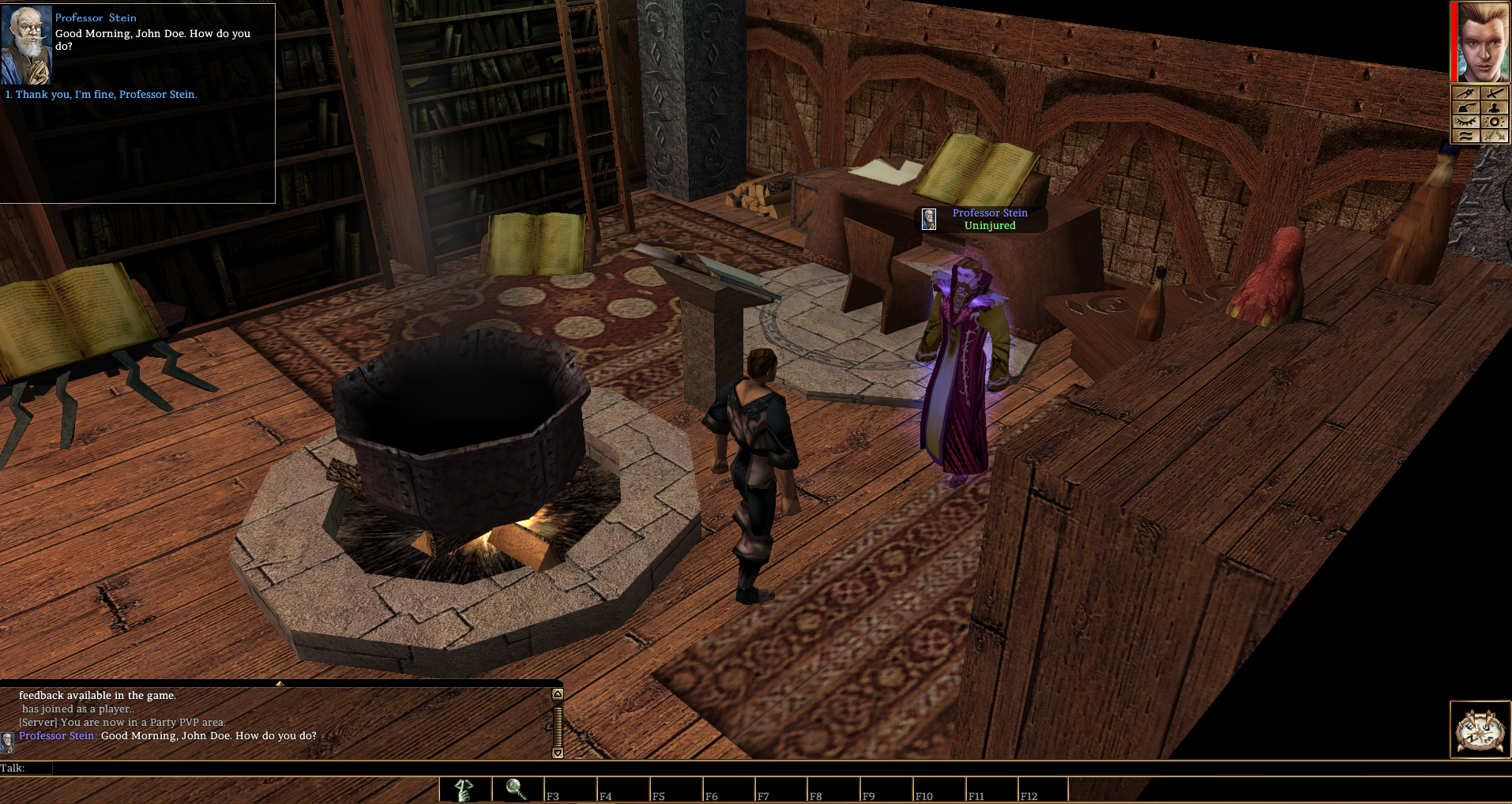Click the person silhouette character sheet button
This screenshot has height=804, width=1512.
pyautogui.click(x=1494, y=107)
